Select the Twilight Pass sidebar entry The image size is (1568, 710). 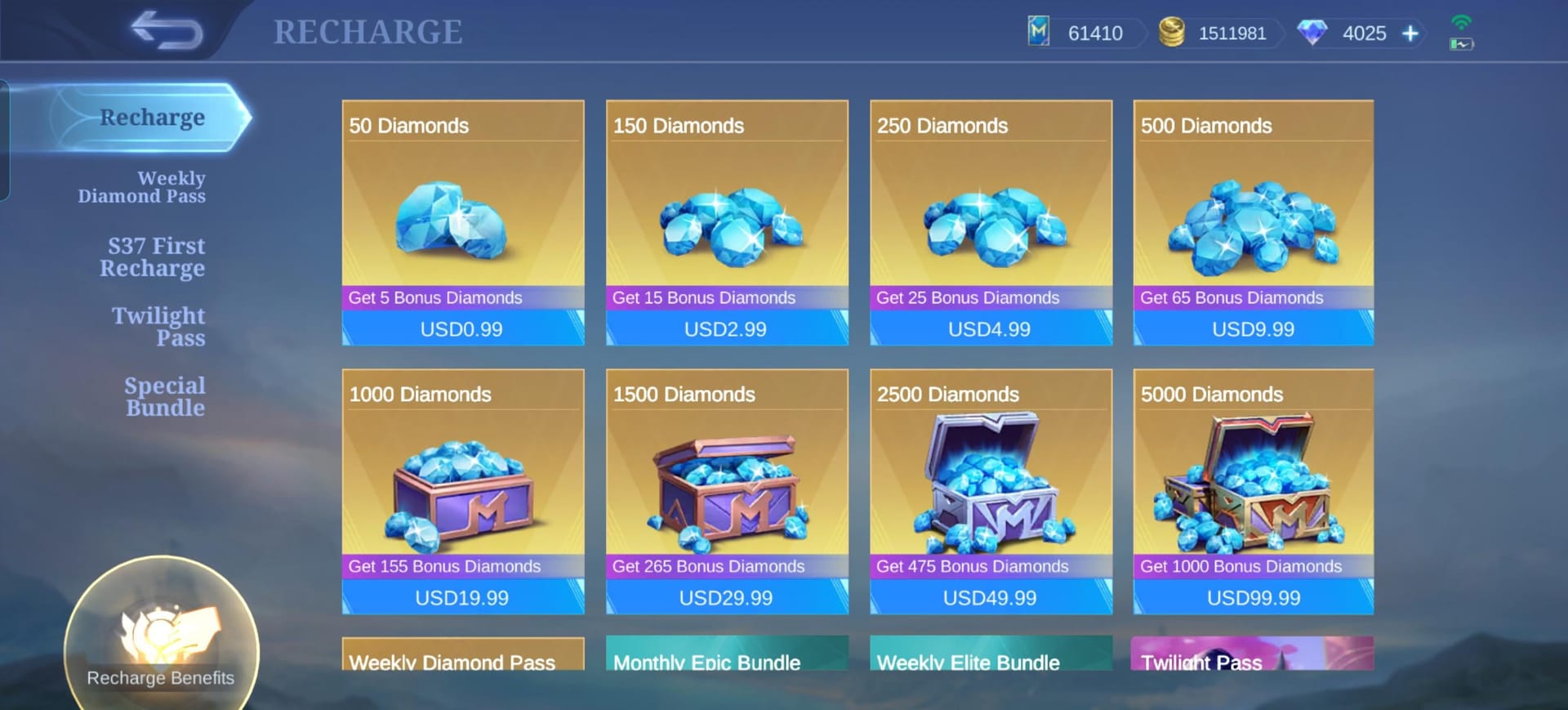tap(159, 326)
